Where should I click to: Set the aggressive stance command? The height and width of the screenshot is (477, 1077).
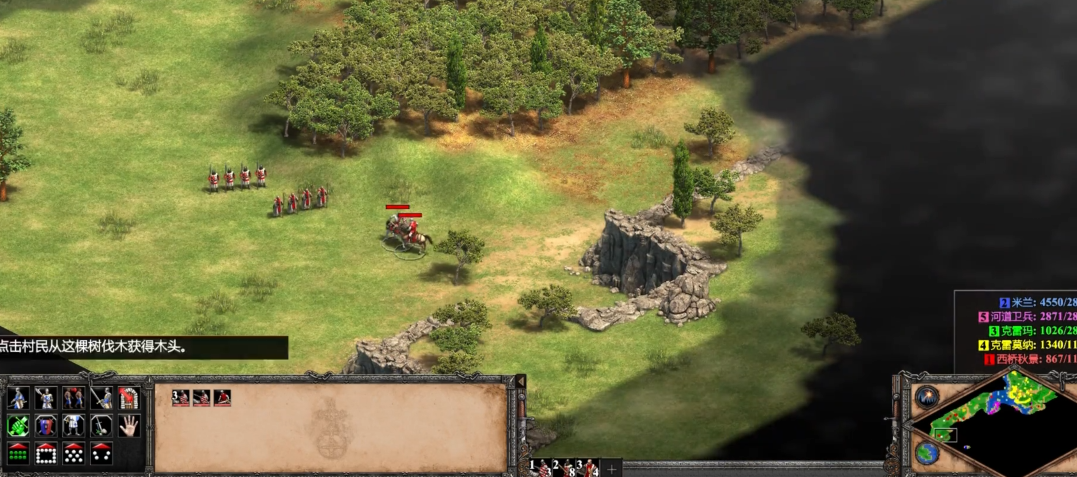[x=19, y=398]
